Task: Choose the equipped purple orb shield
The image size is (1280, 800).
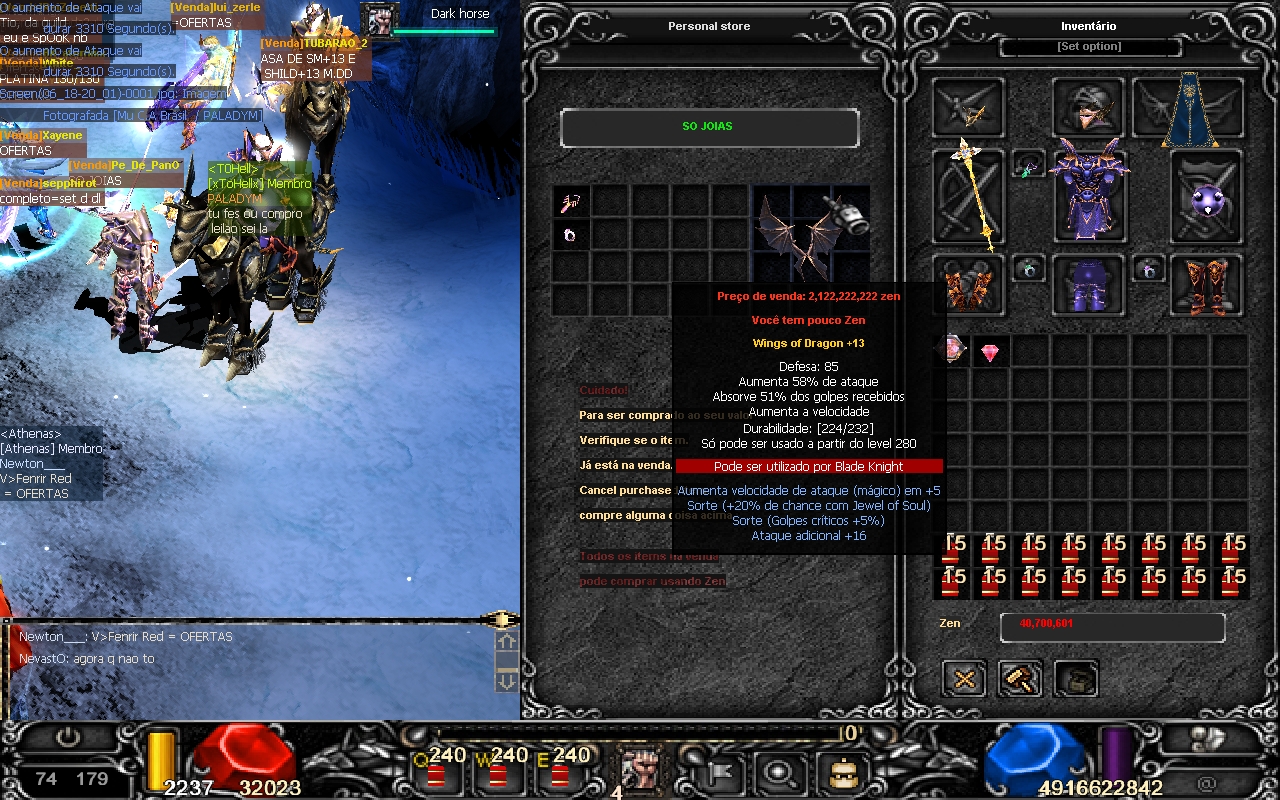Action: (x=1207, y=197)
